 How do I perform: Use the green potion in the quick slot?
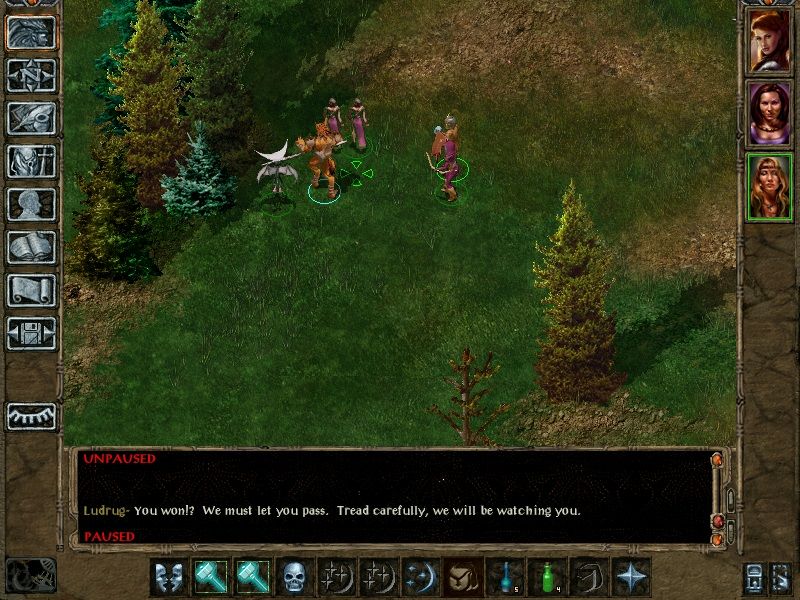tap(547, 577)
